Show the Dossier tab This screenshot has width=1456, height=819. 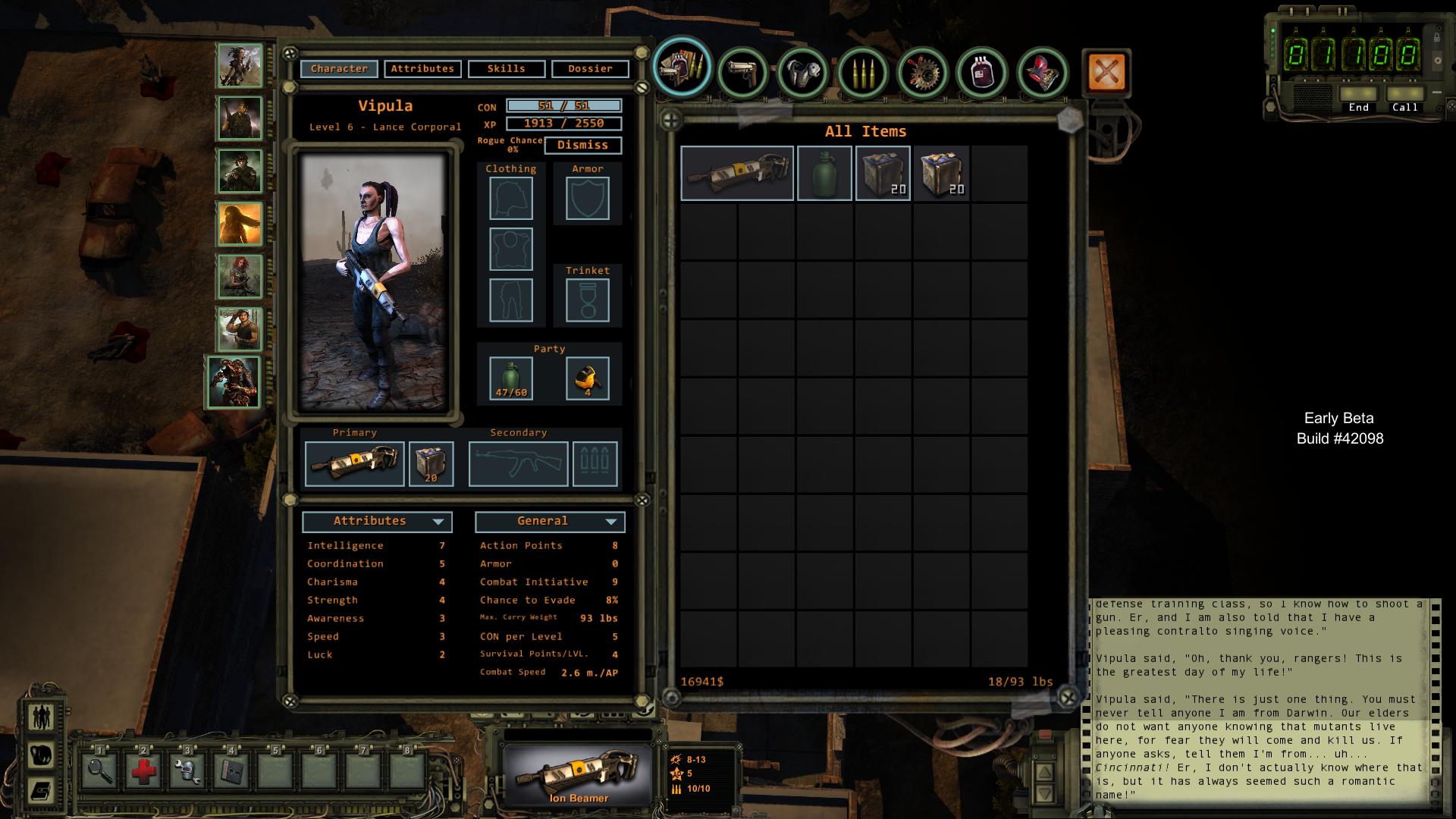point(590,69)
